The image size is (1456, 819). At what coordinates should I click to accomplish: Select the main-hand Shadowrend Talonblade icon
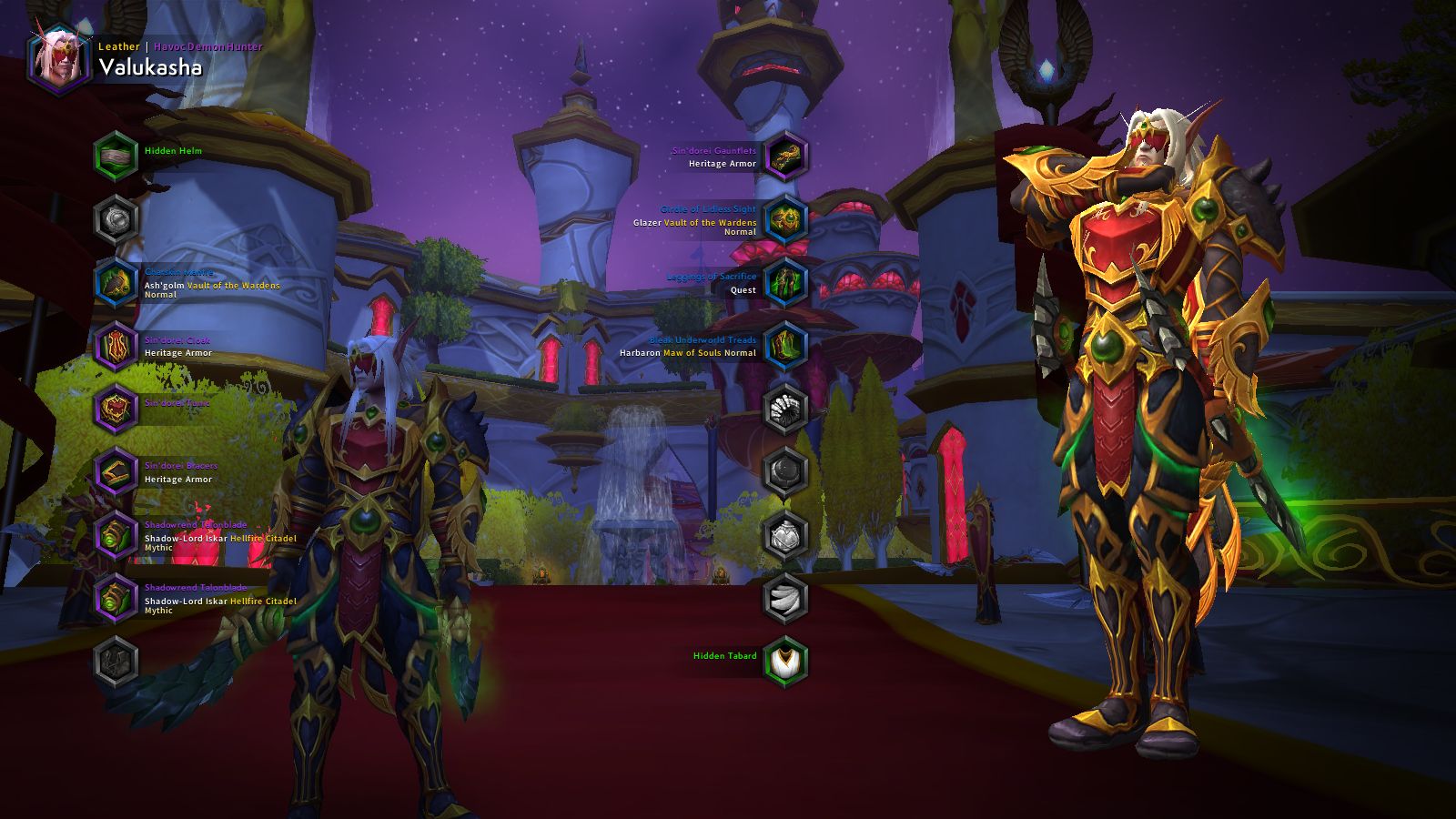tap(116, 532)
